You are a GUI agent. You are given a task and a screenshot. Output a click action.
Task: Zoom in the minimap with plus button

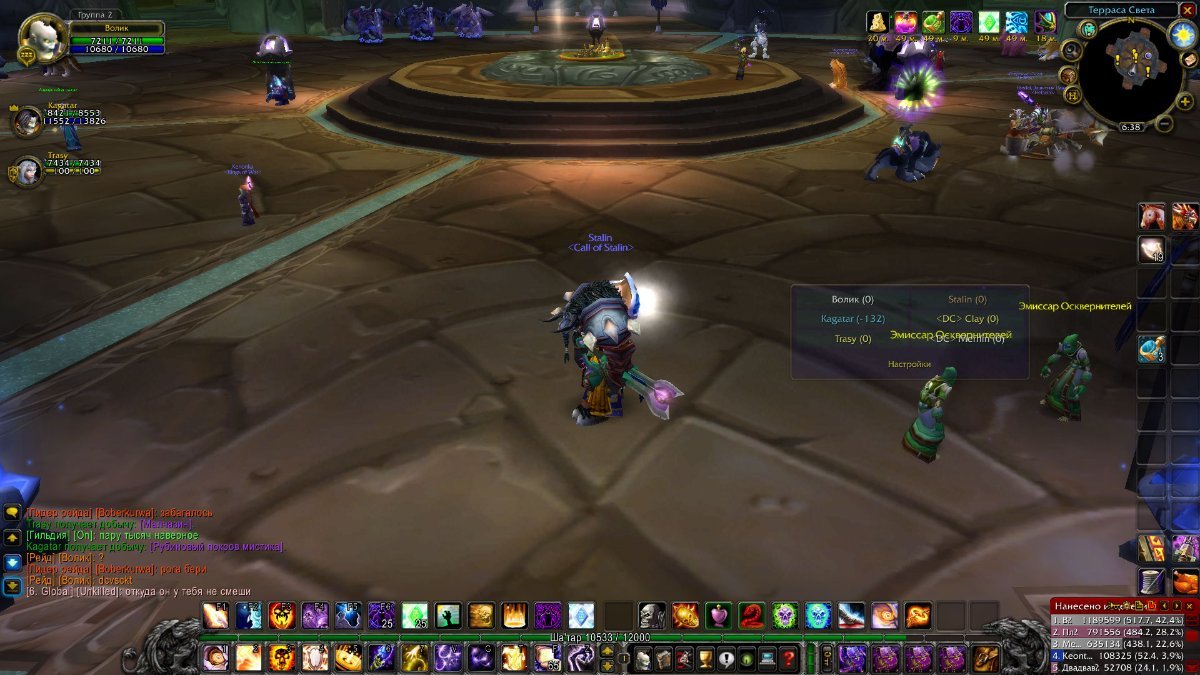[x=1185, y=101]
